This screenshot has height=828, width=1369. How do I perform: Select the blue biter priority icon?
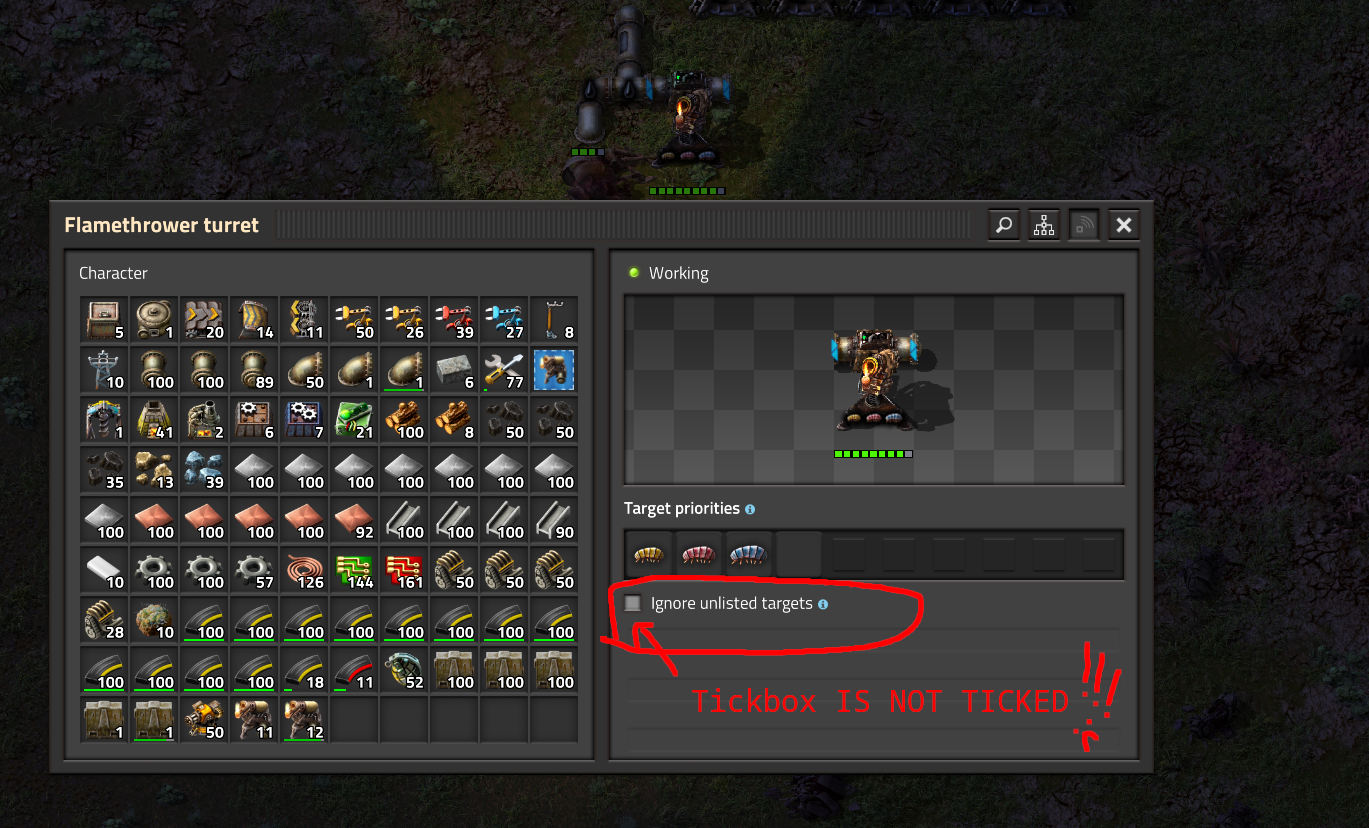(x=748, y=554)
